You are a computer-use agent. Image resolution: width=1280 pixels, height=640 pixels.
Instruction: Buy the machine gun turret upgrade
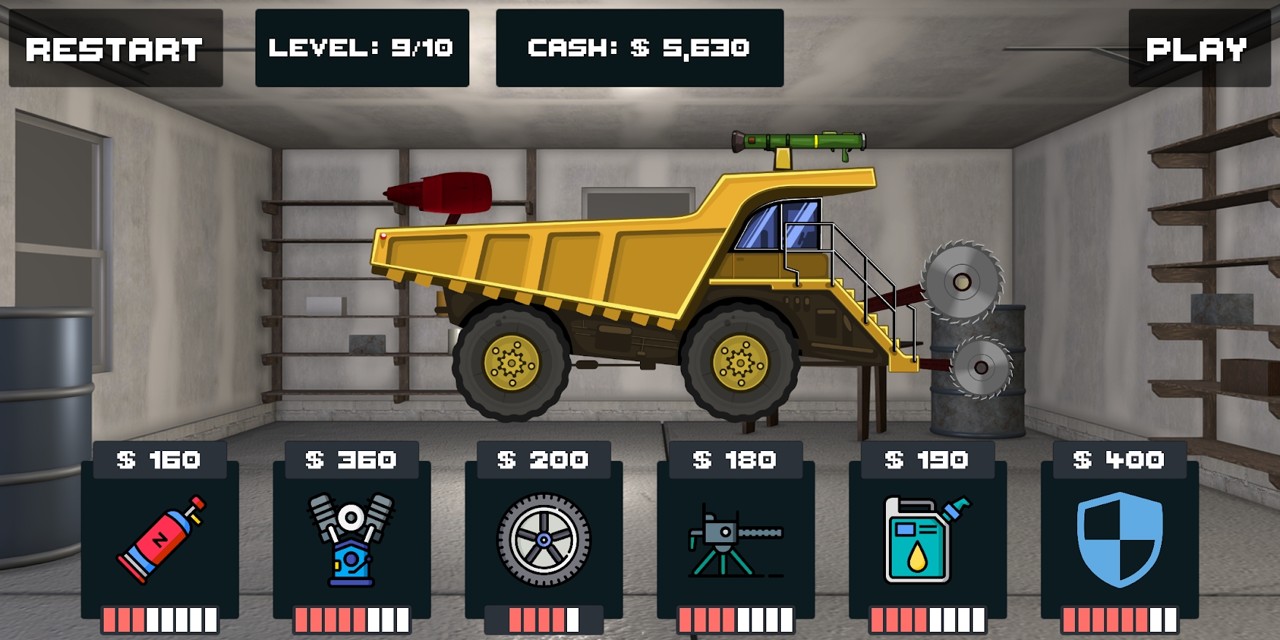tap(736, 539)
